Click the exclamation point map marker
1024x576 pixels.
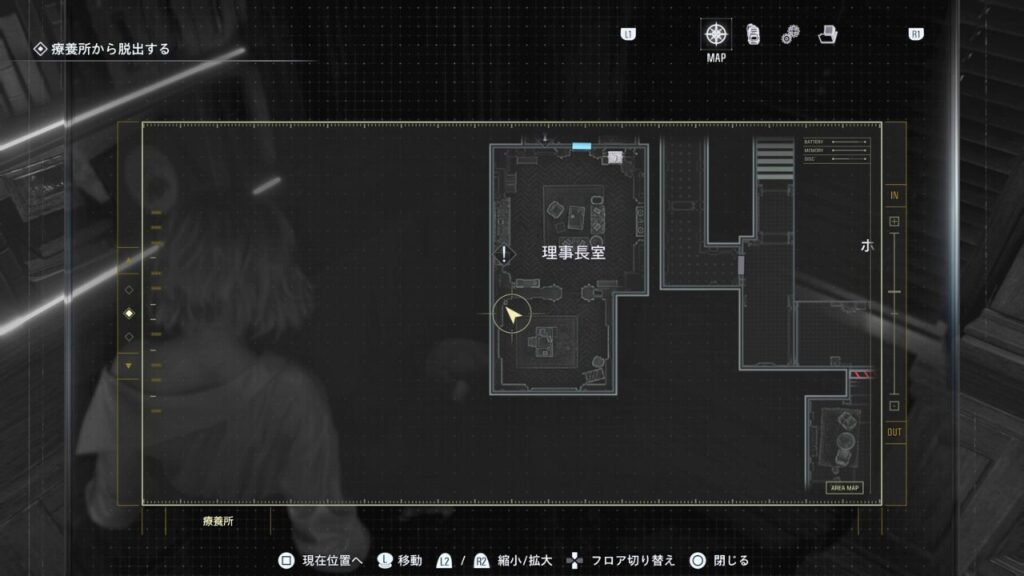(x=505, y=254)
